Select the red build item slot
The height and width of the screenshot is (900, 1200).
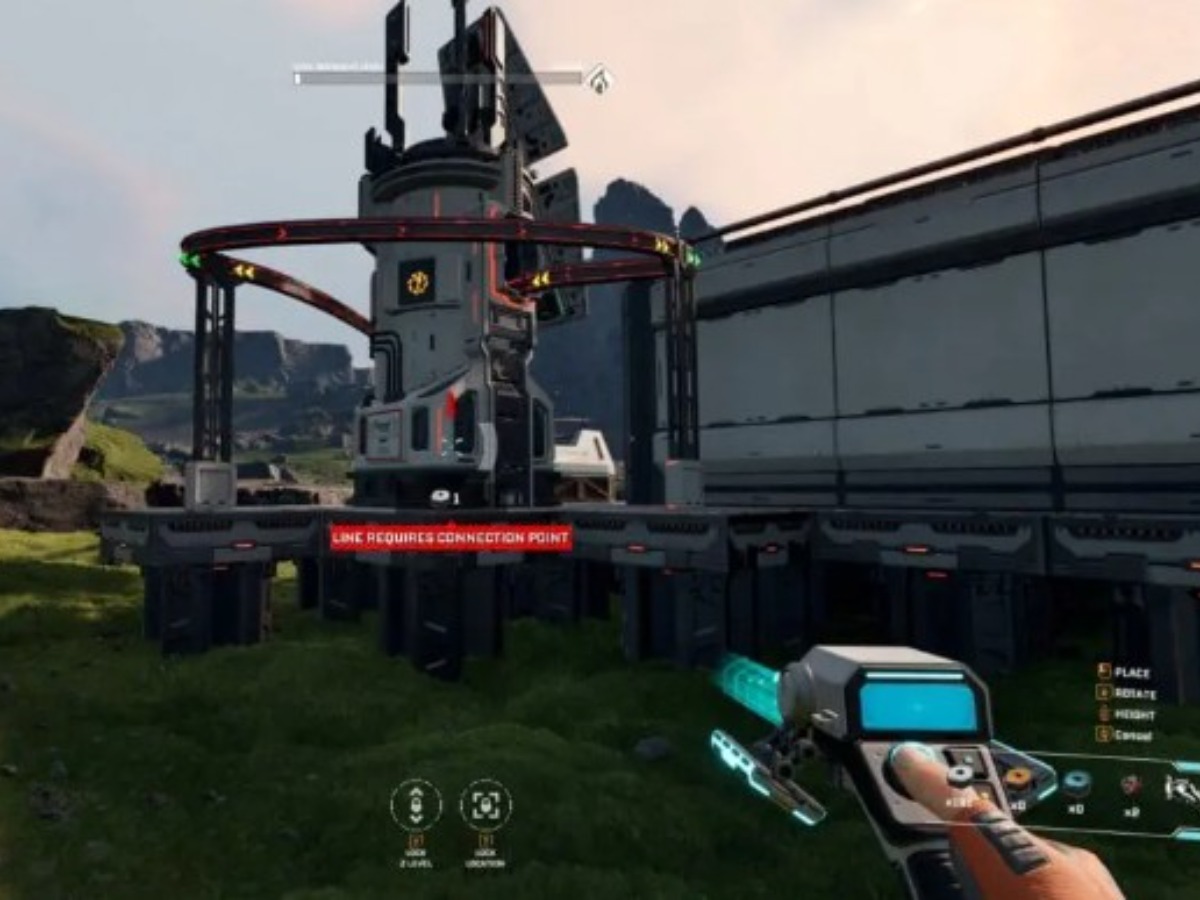[x=1131, y=785]
